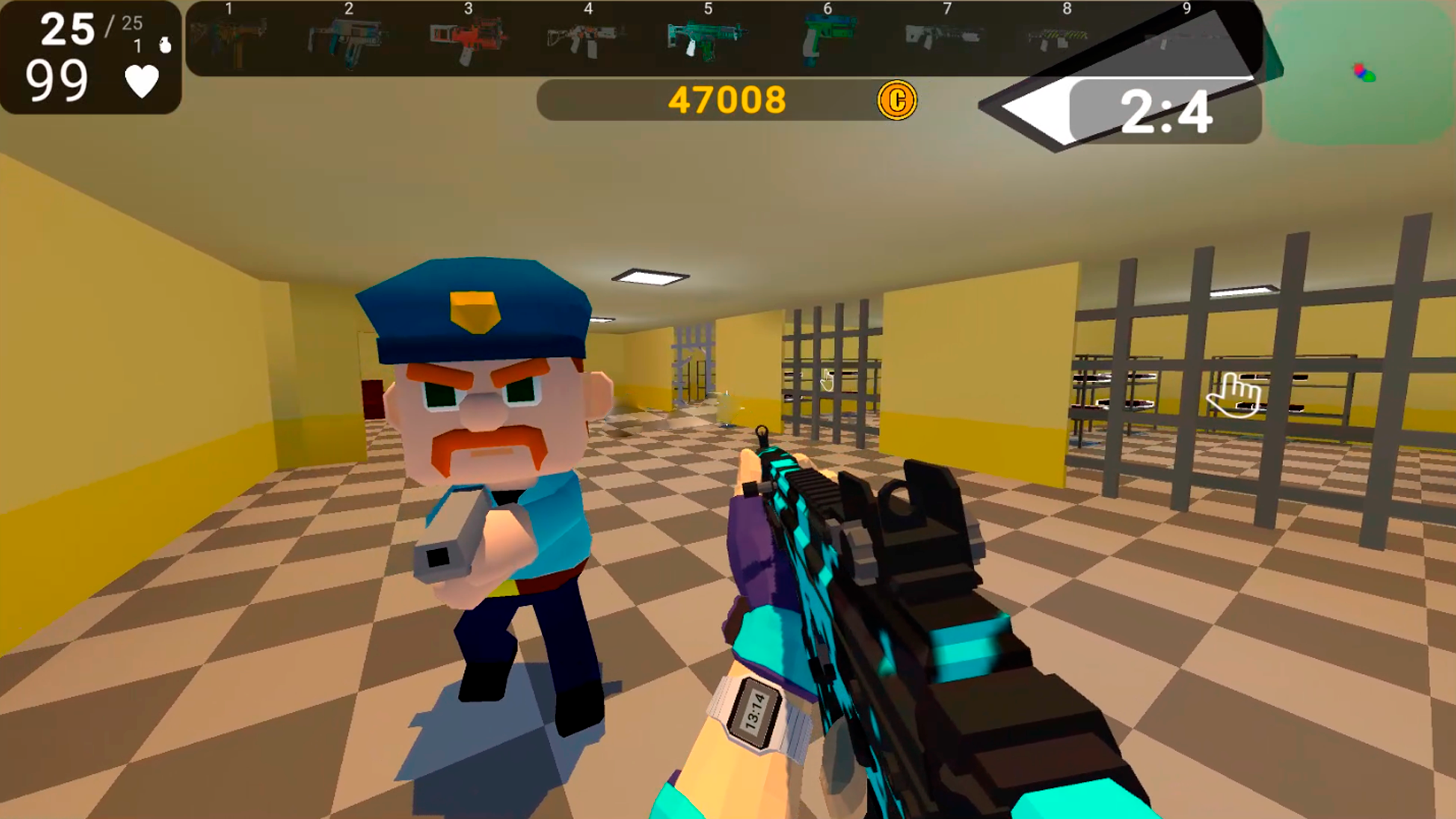The image size is (1456, 819).
Task: Choose the AK rifle in slot 4
Action: (x=588, y=38)
